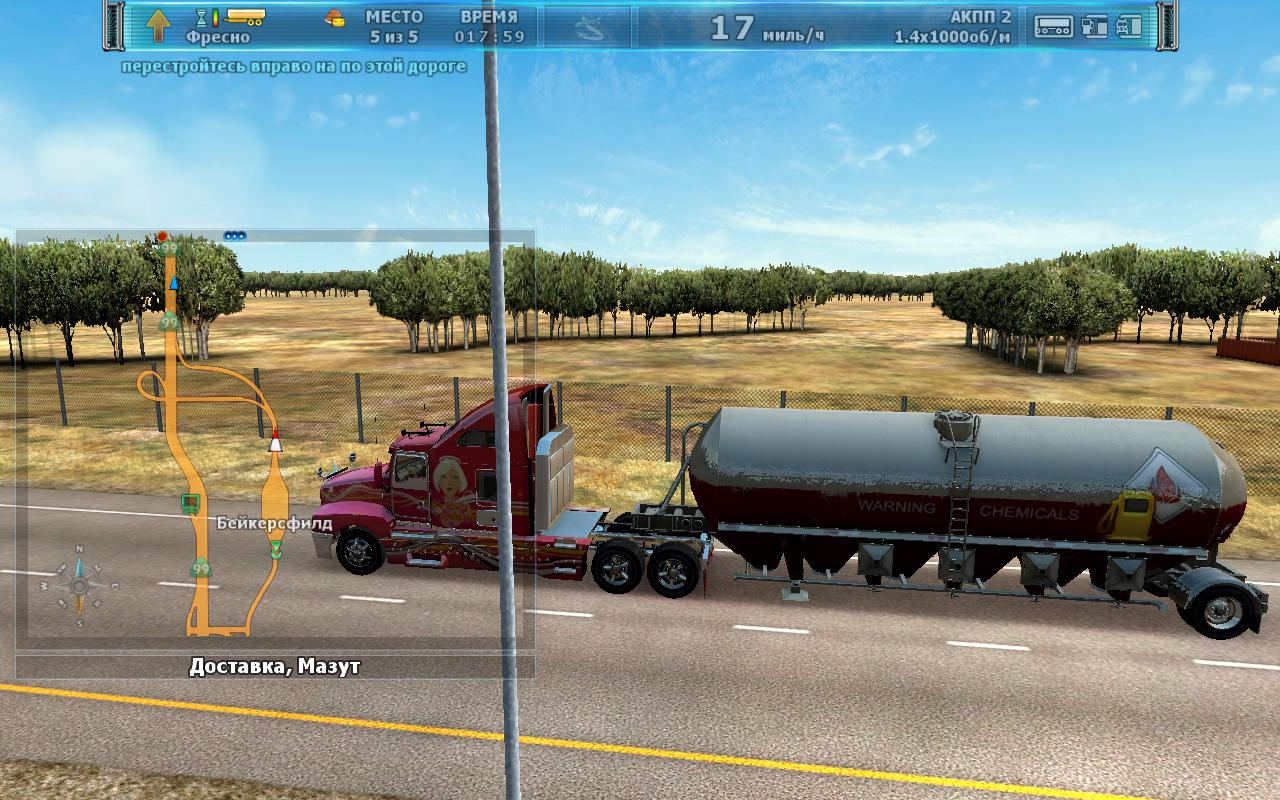Click the yellow trailer cargo icon
The image size is (1280, 800).
245,16
